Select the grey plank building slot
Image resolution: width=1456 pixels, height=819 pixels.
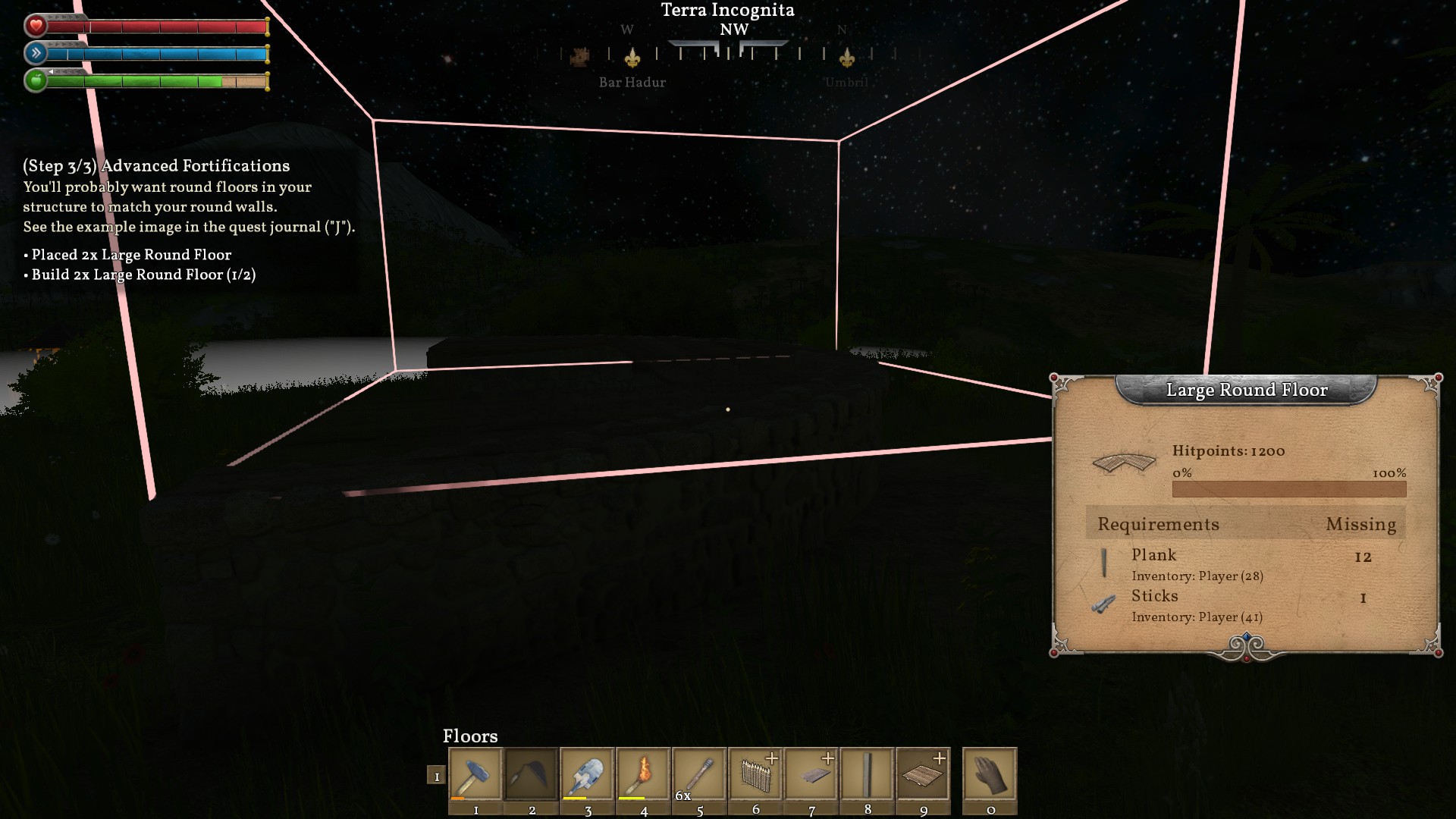point(811,774)
